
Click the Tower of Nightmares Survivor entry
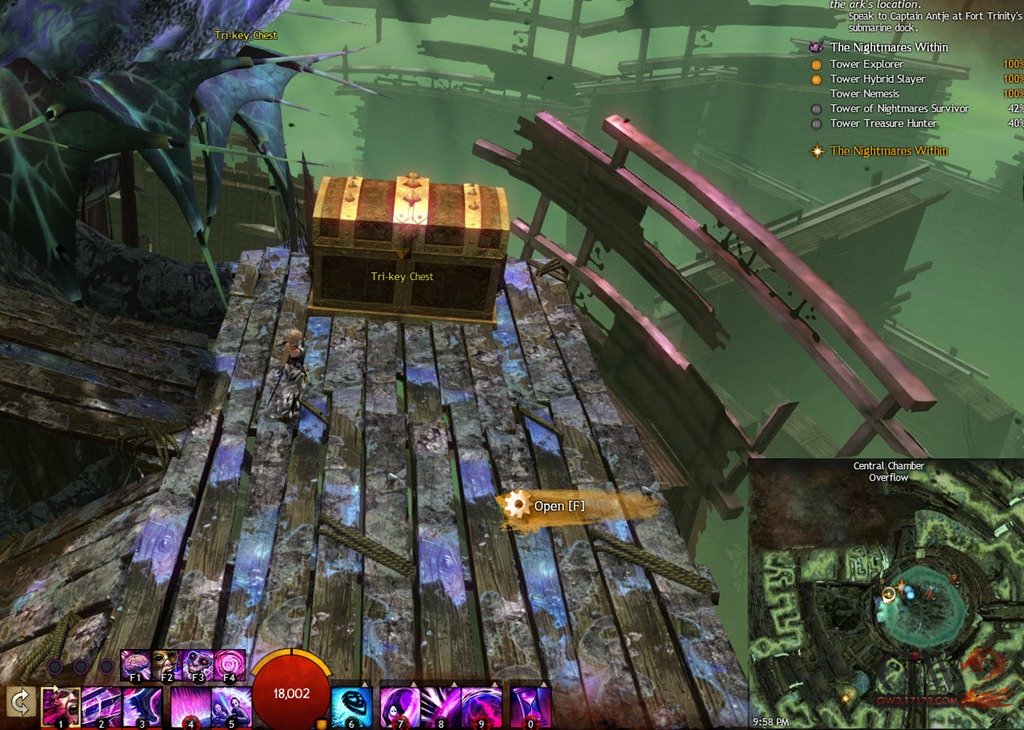899,109
